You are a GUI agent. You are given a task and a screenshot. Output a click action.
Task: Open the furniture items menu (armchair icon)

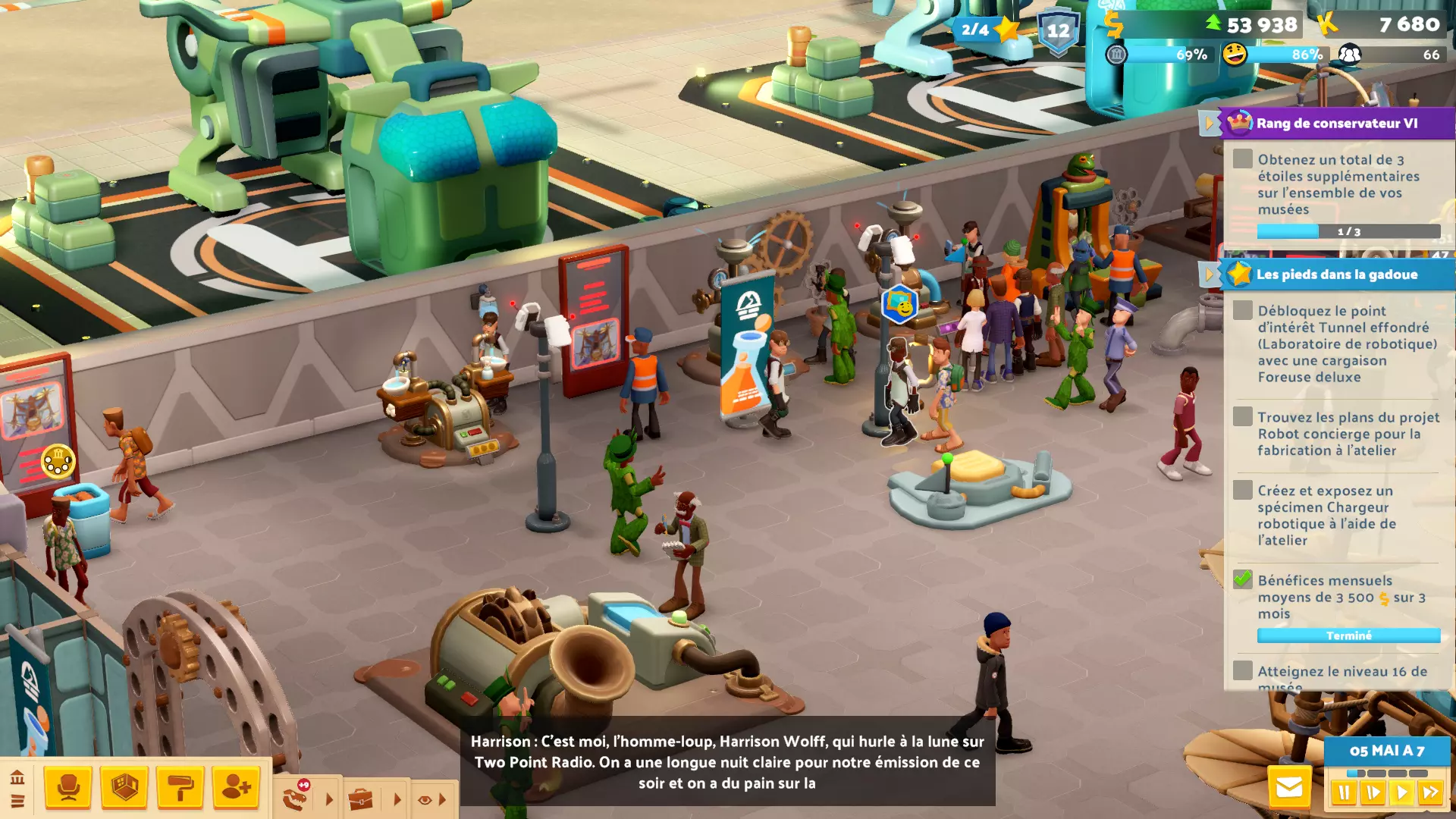point(68,788)
